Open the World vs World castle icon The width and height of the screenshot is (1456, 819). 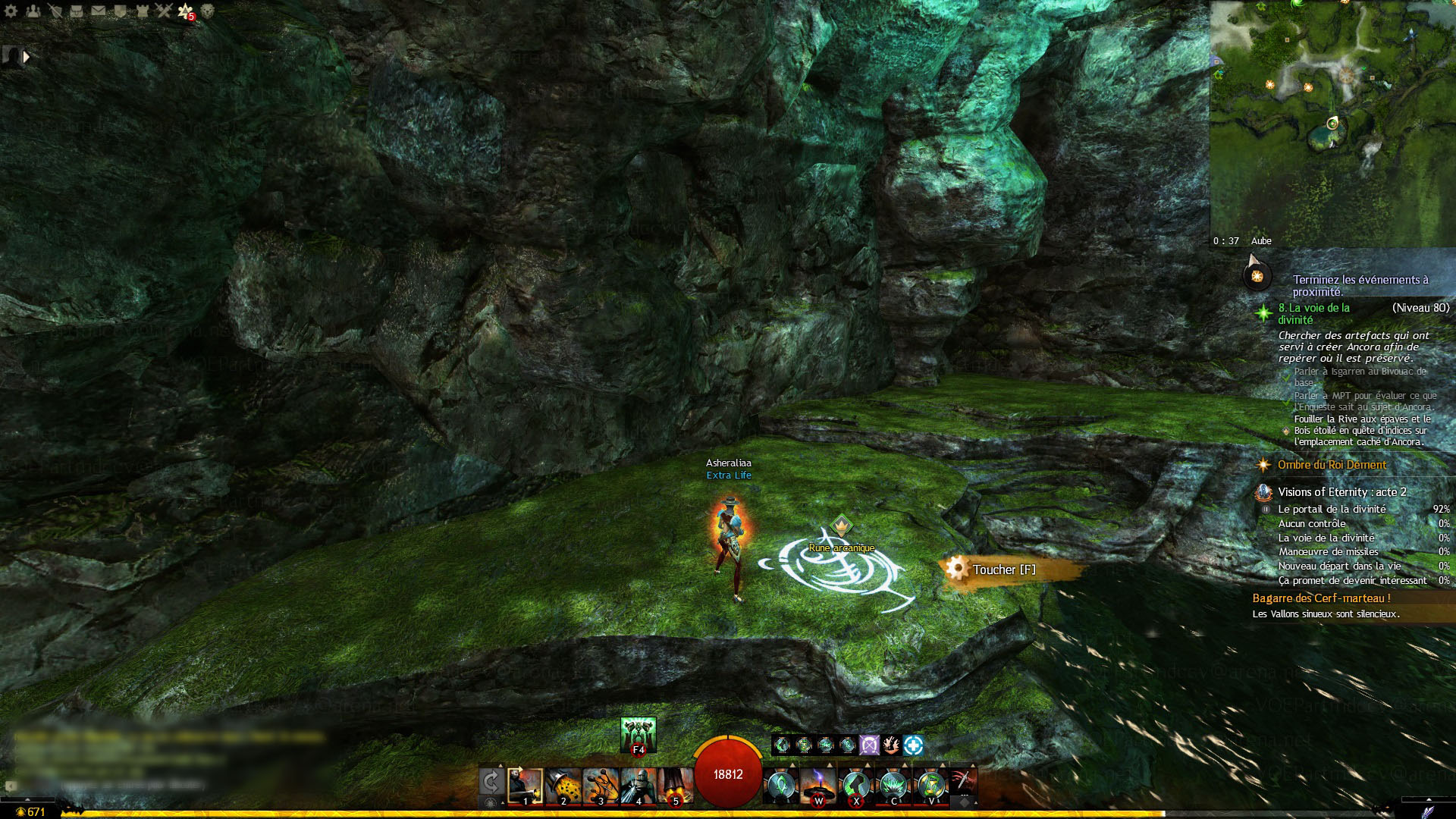point(142,11)
